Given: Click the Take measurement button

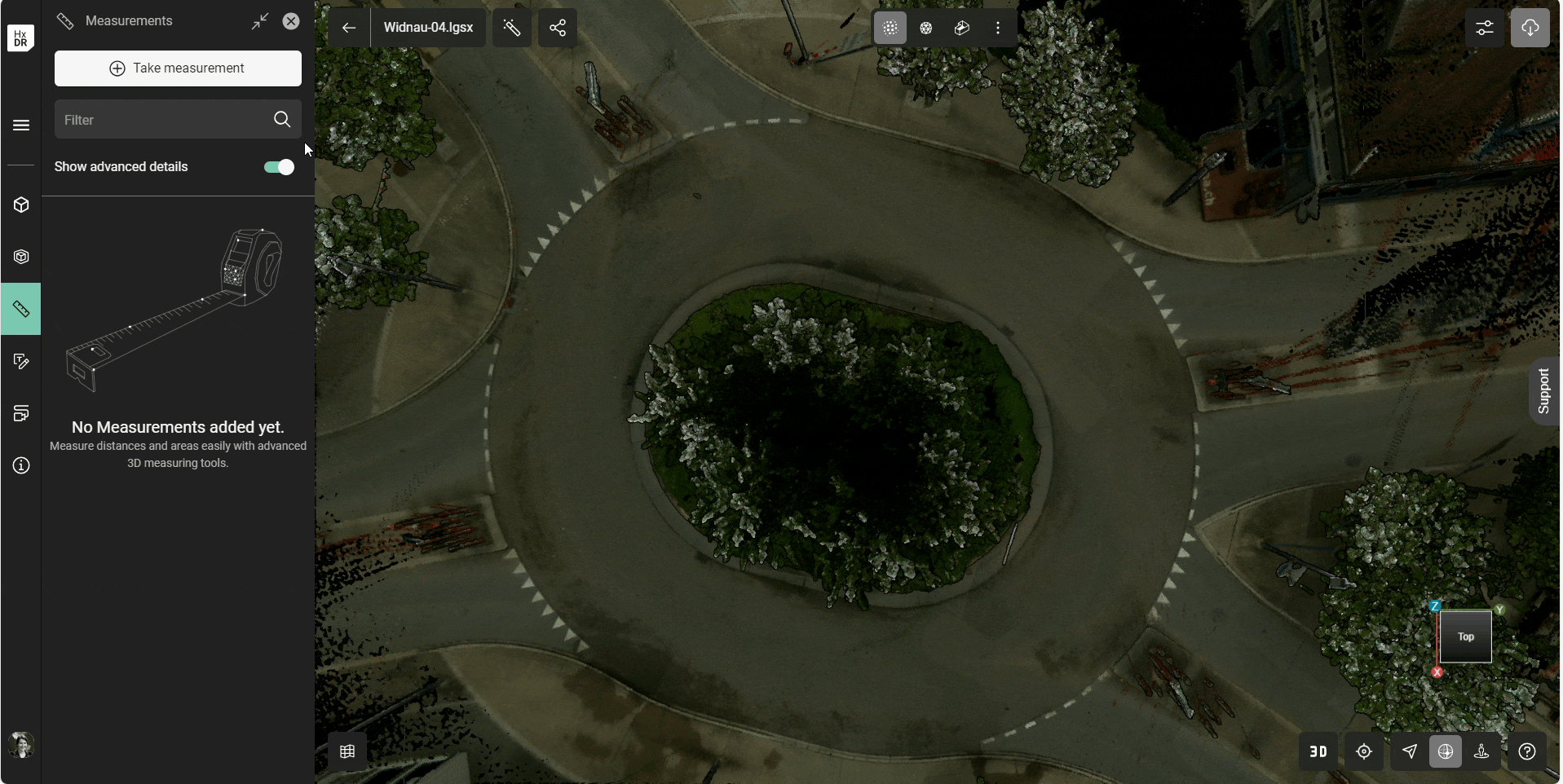Looking at the screenshot, I should [177, 68].
